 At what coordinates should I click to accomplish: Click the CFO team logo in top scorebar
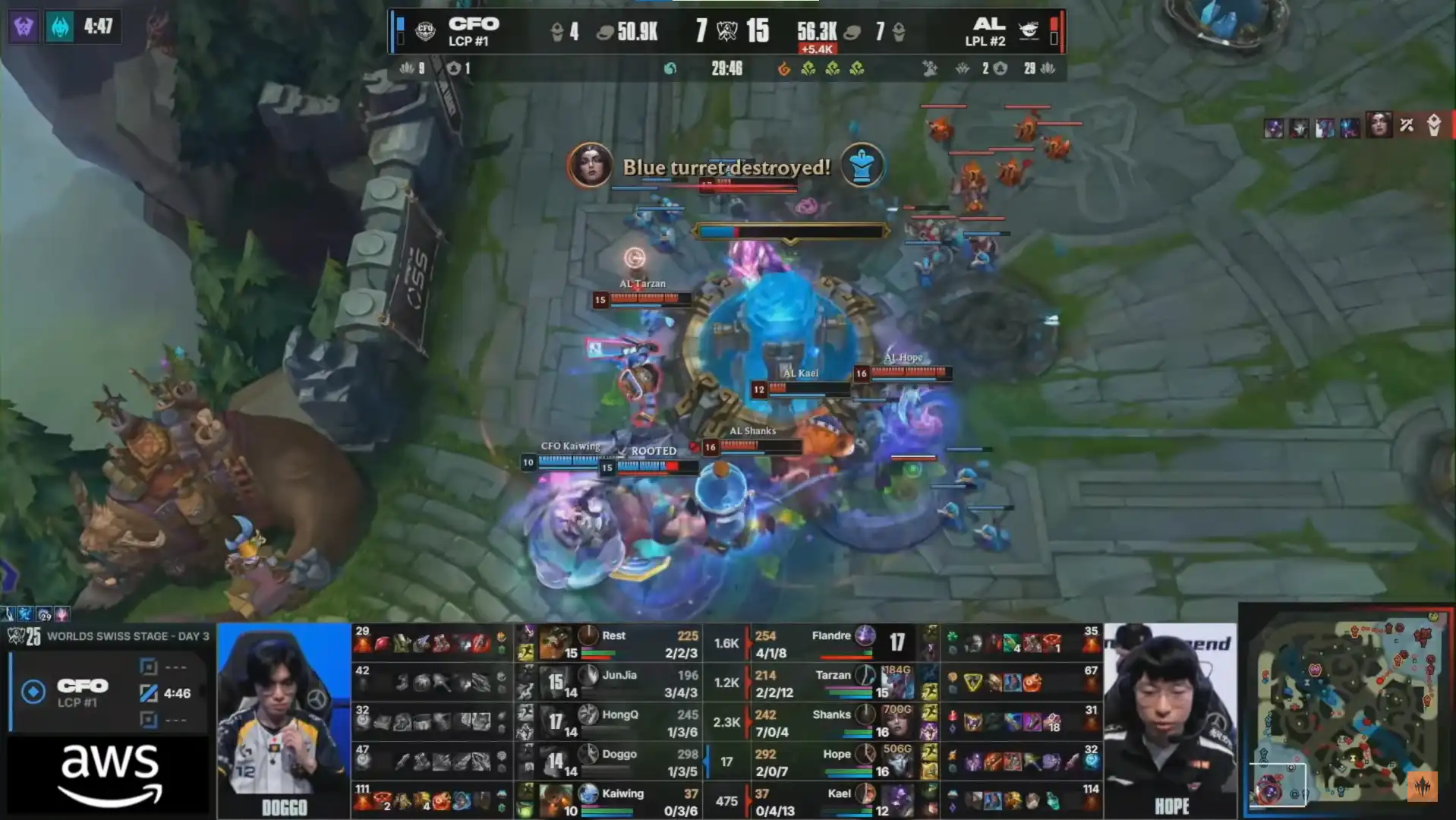[426, 32]
